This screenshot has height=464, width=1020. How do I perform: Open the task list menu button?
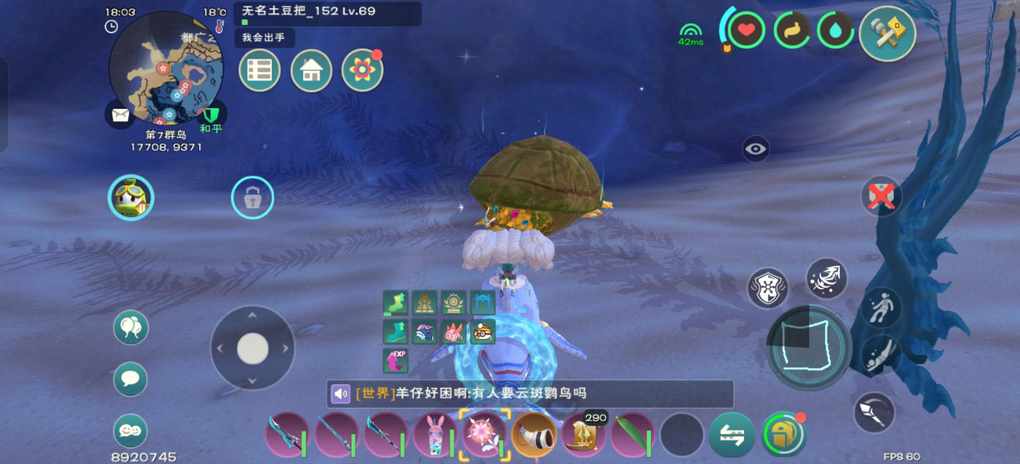260,71
